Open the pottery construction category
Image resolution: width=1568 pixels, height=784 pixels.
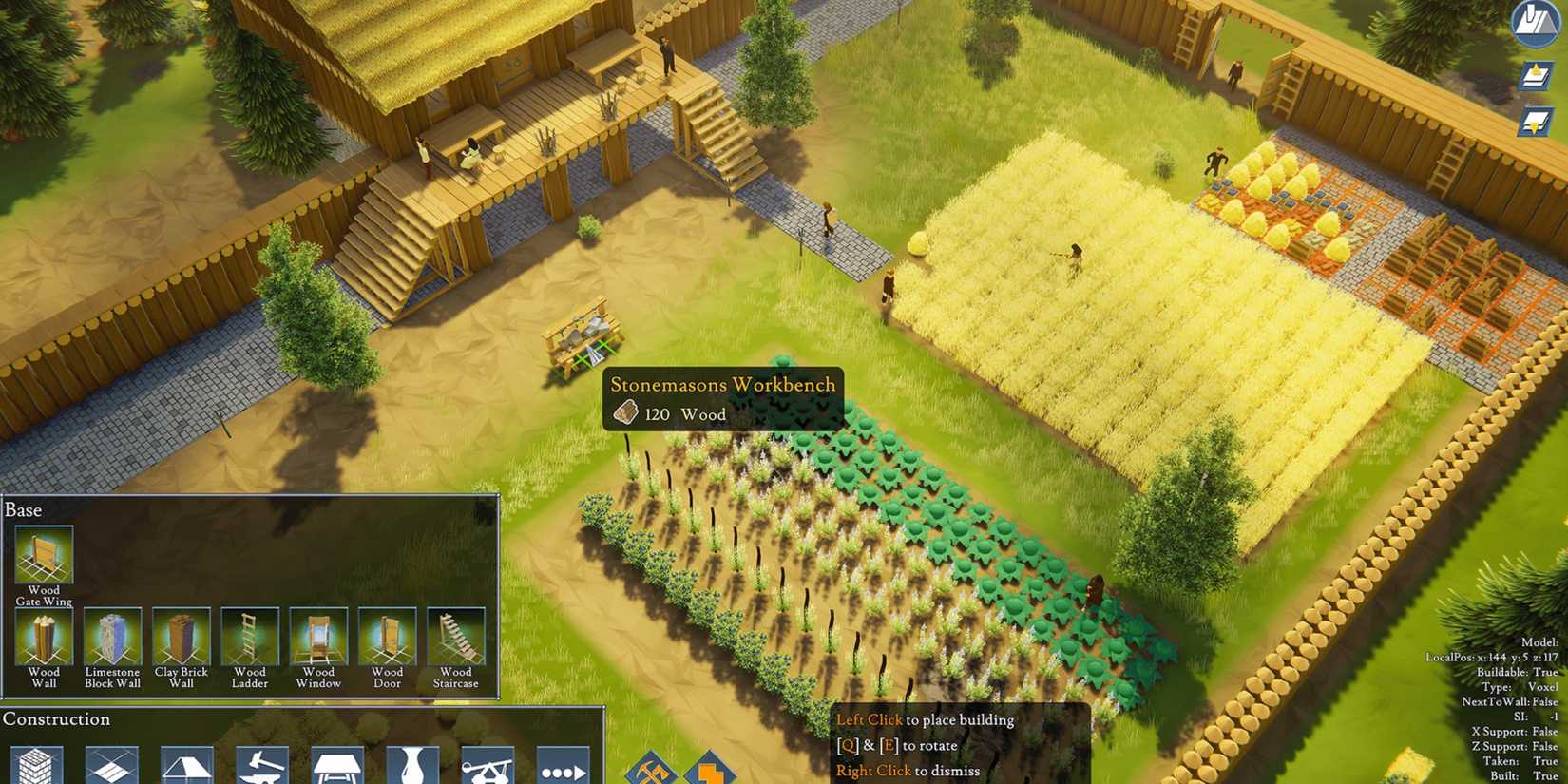[413, 768]
